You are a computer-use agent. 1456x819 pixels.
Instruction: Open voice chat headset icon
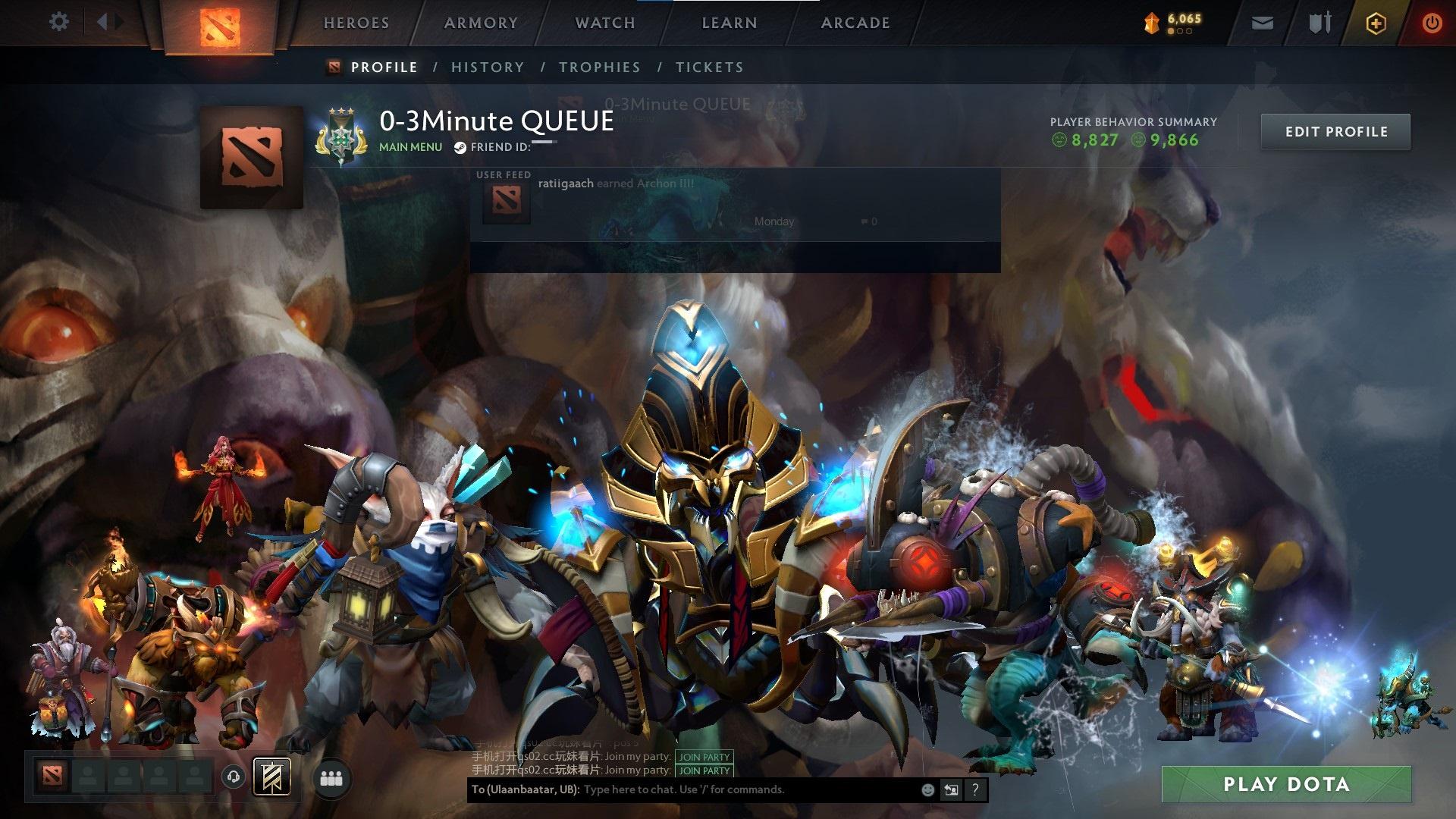tap(233, 777)
